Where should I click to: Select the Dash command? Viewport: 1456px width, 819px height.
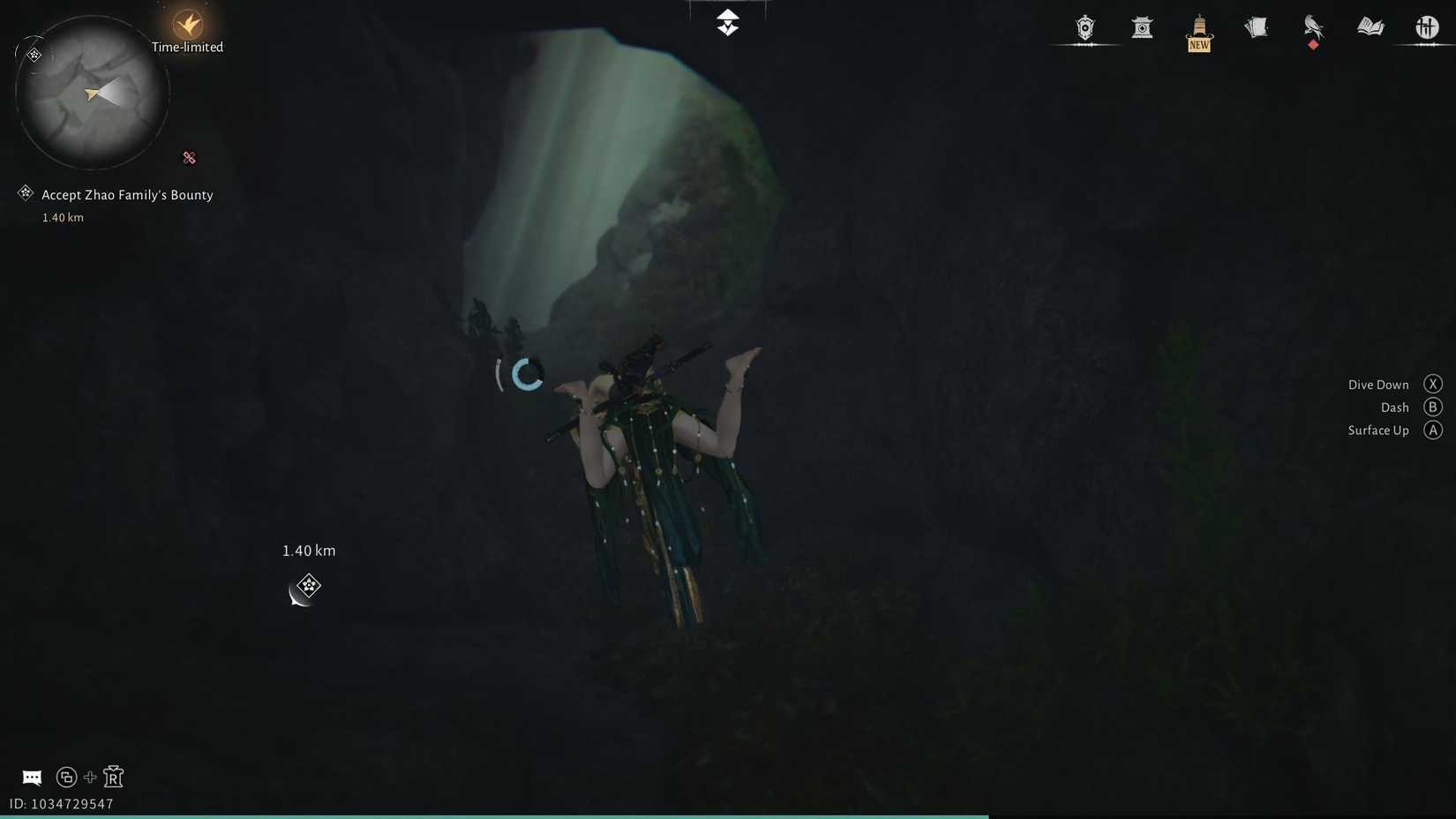pyautogui.click(x=1395, y=407)
